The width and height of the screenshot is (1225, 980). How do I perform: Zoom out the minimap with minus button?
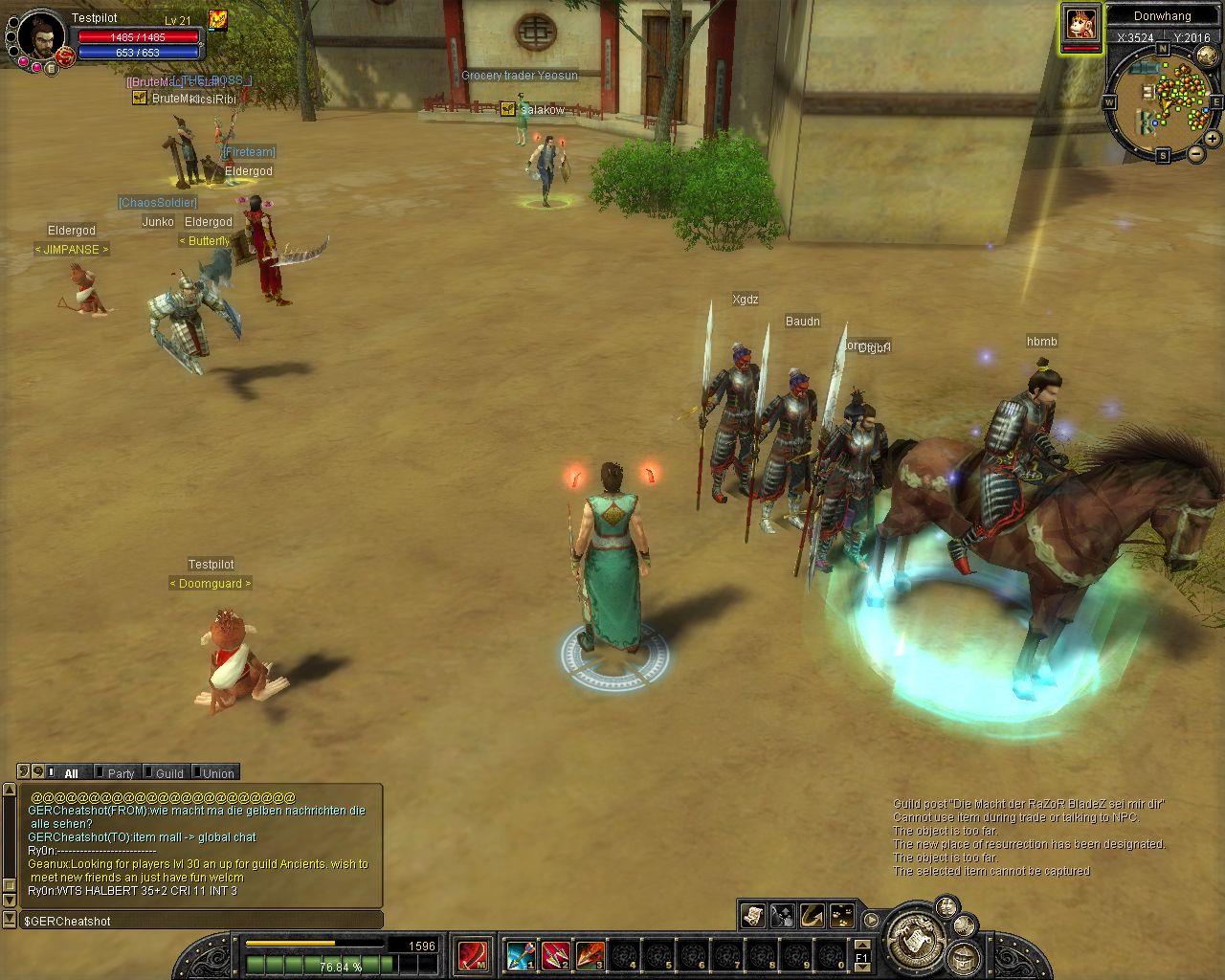point(1196,154)
